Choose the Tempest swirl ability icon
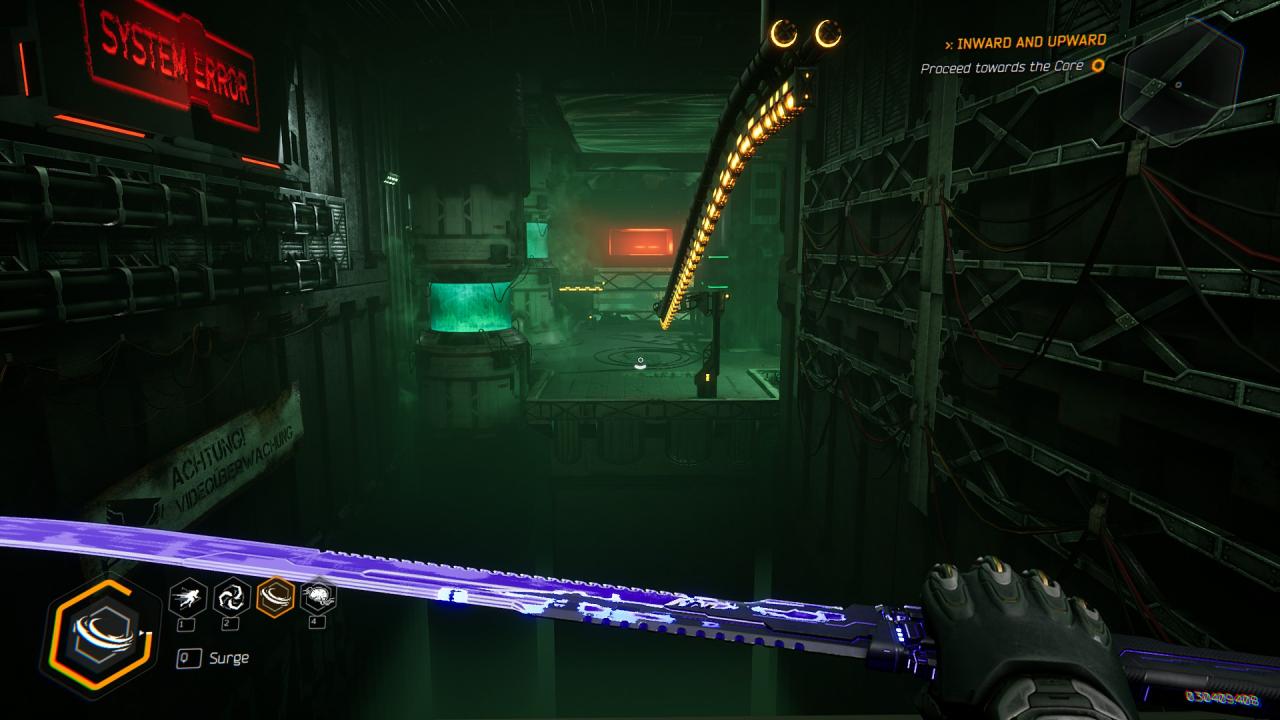Image resolution: width=1280 pixels, height=720 pixels. (x=232, y=598)
